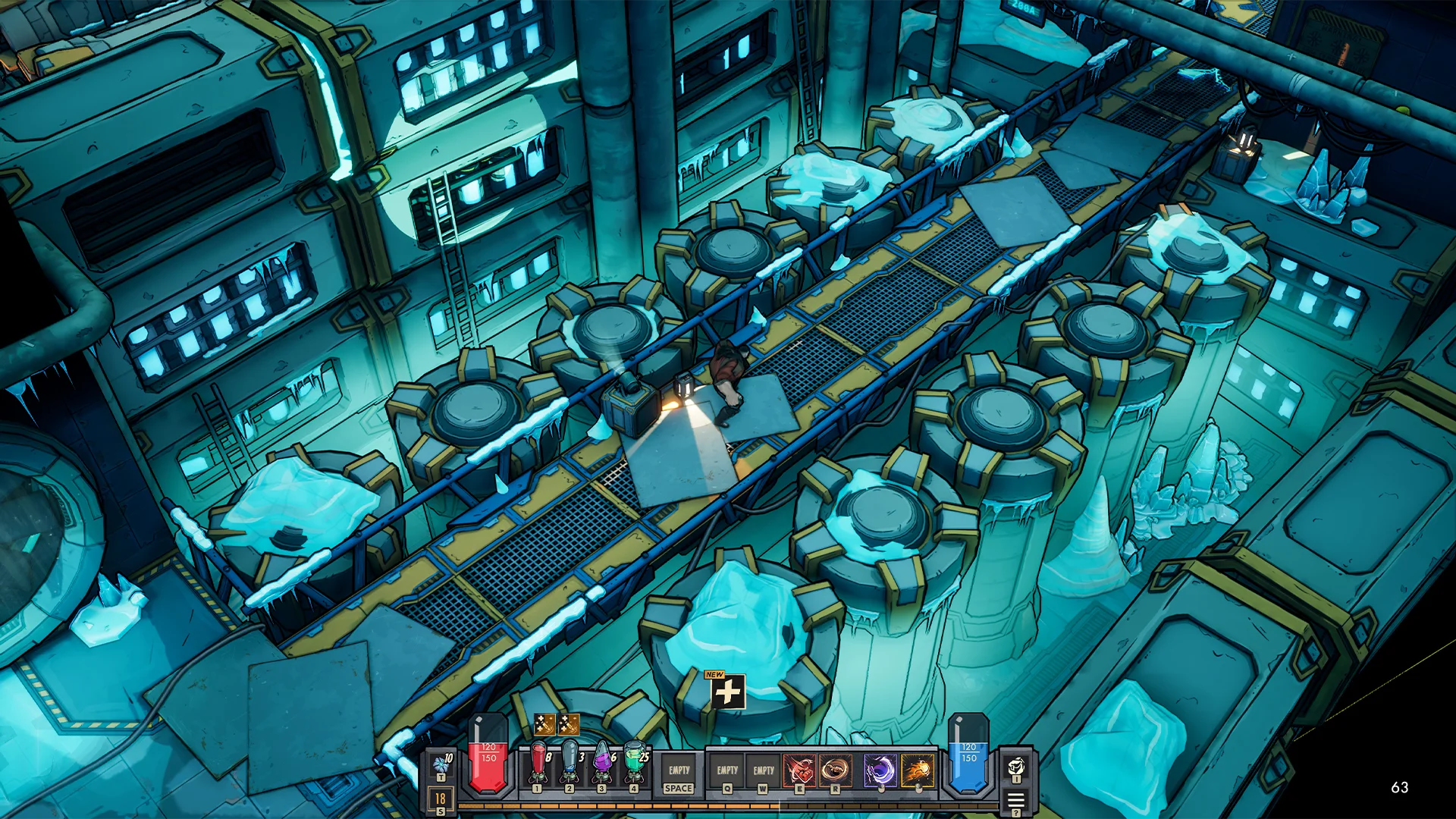Activate the red fist strike ability
Screen dimensions: 1456x819
(x=799, y=771)
